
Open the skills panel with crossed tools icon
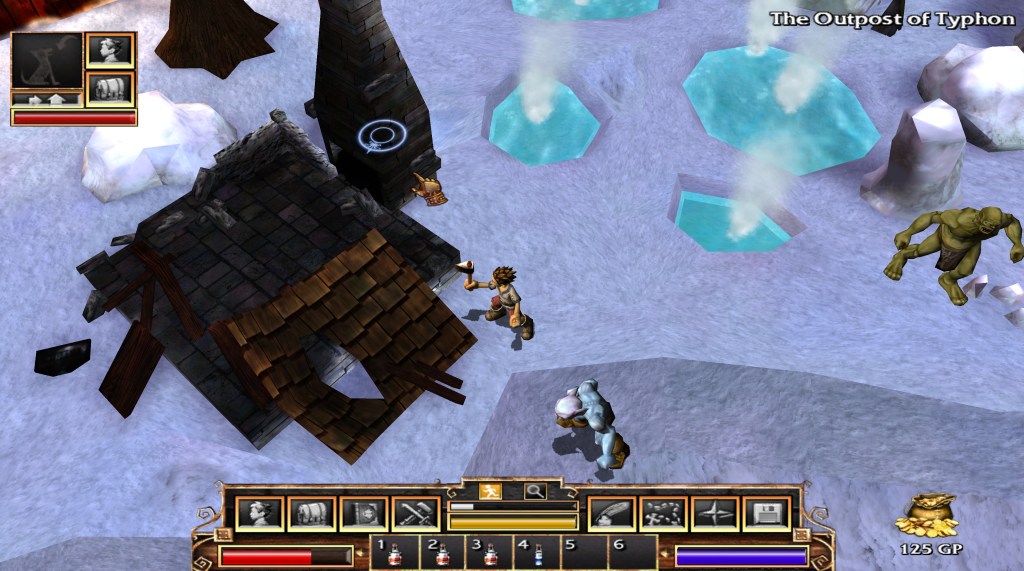(415, 513)
